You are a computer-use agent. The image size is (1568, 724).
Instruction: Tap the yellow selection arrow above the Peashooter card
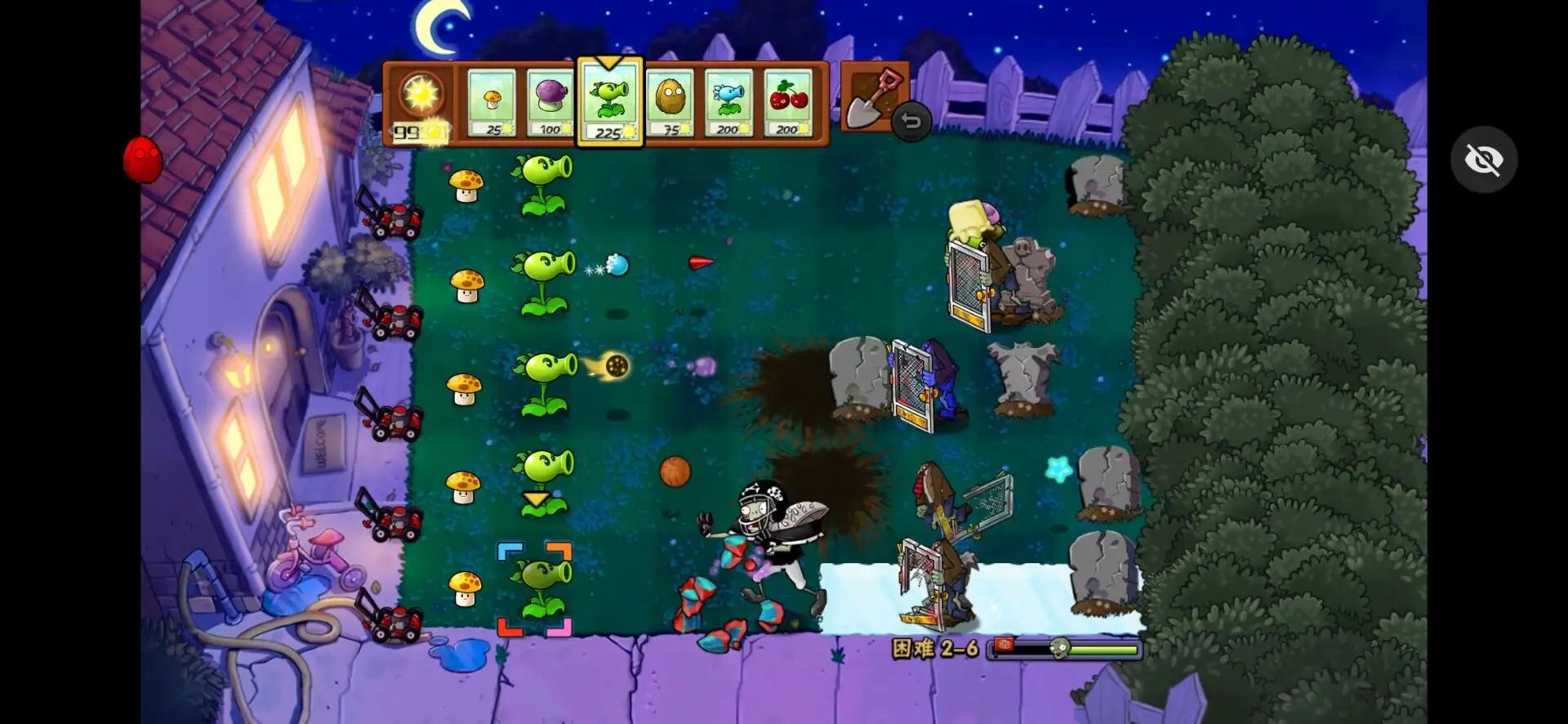(609, 62)
